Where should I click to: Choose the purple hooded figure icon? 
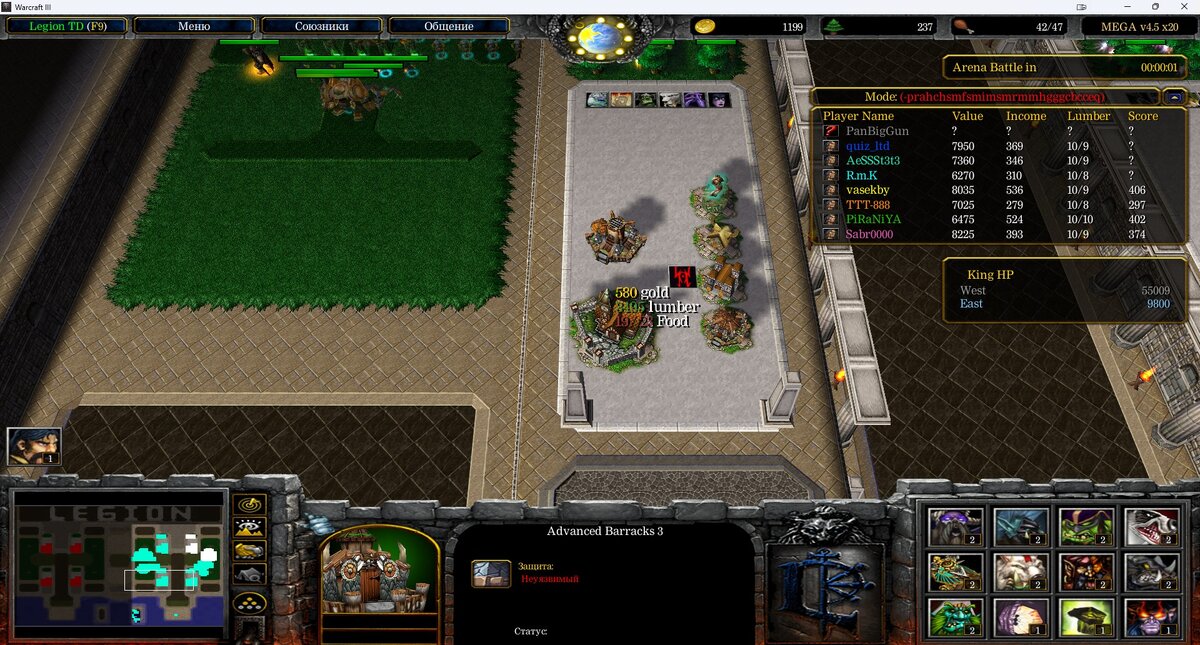click(1020, 617)
